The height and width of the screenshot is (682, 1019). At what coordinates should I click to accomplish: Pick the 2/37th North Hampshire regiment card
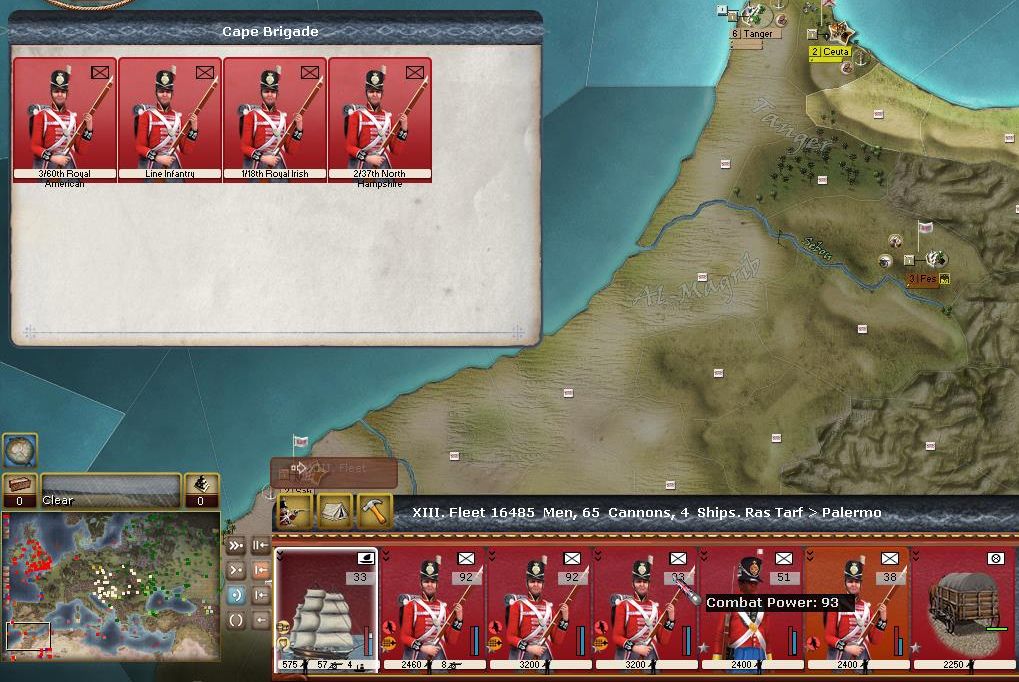pos(379,118)
